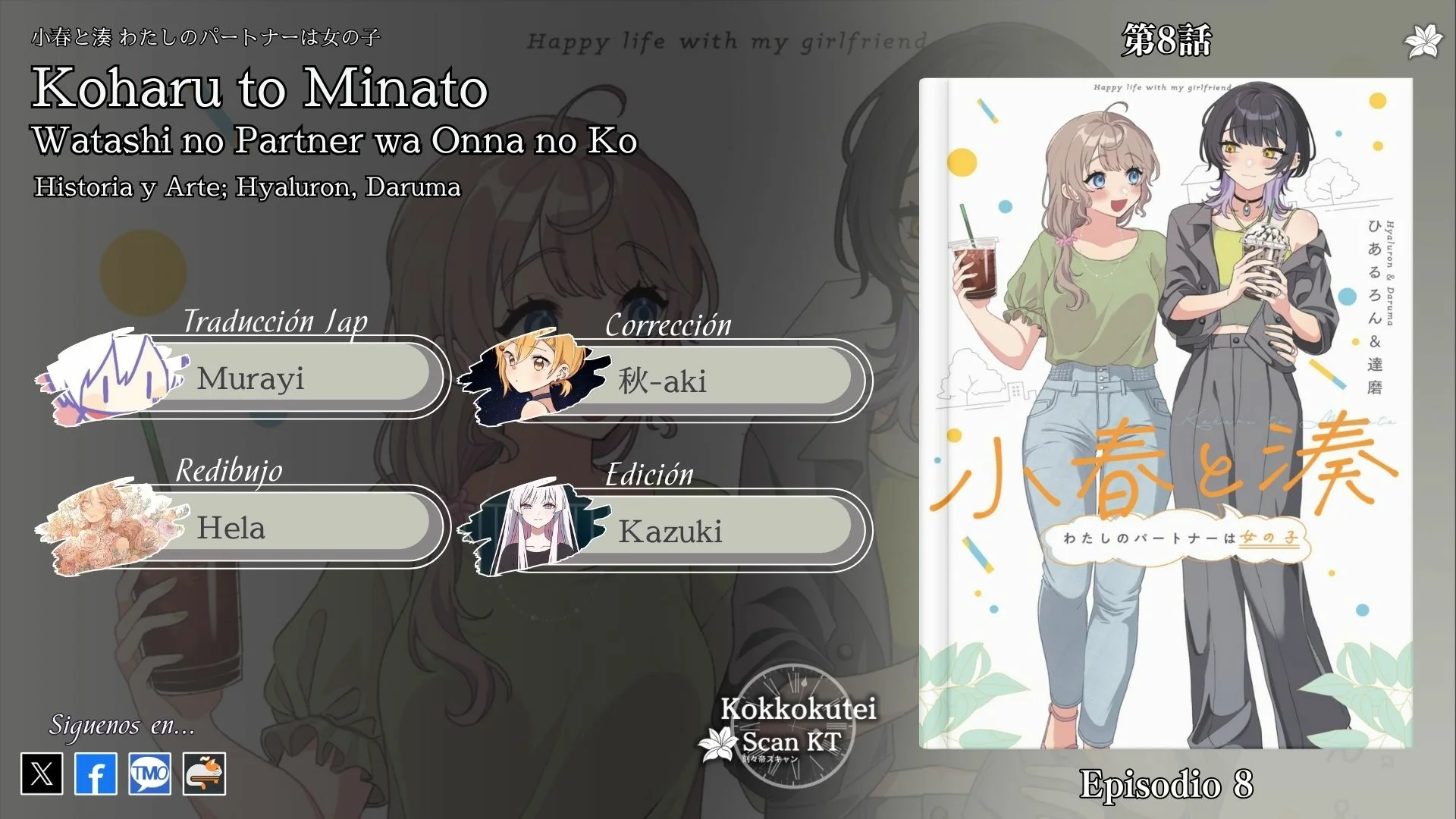Open the Koharu to Minato cover thumbnail
Screen dimensions: 1456x819
[x=1166, y=413]
